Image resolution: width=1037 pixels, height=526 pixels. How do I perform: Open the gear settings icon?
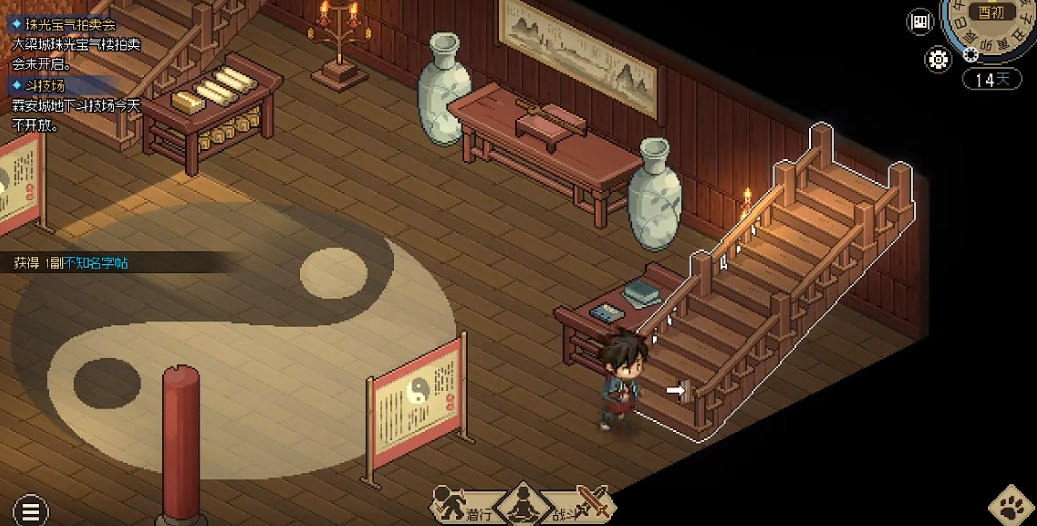pos(938,59)
